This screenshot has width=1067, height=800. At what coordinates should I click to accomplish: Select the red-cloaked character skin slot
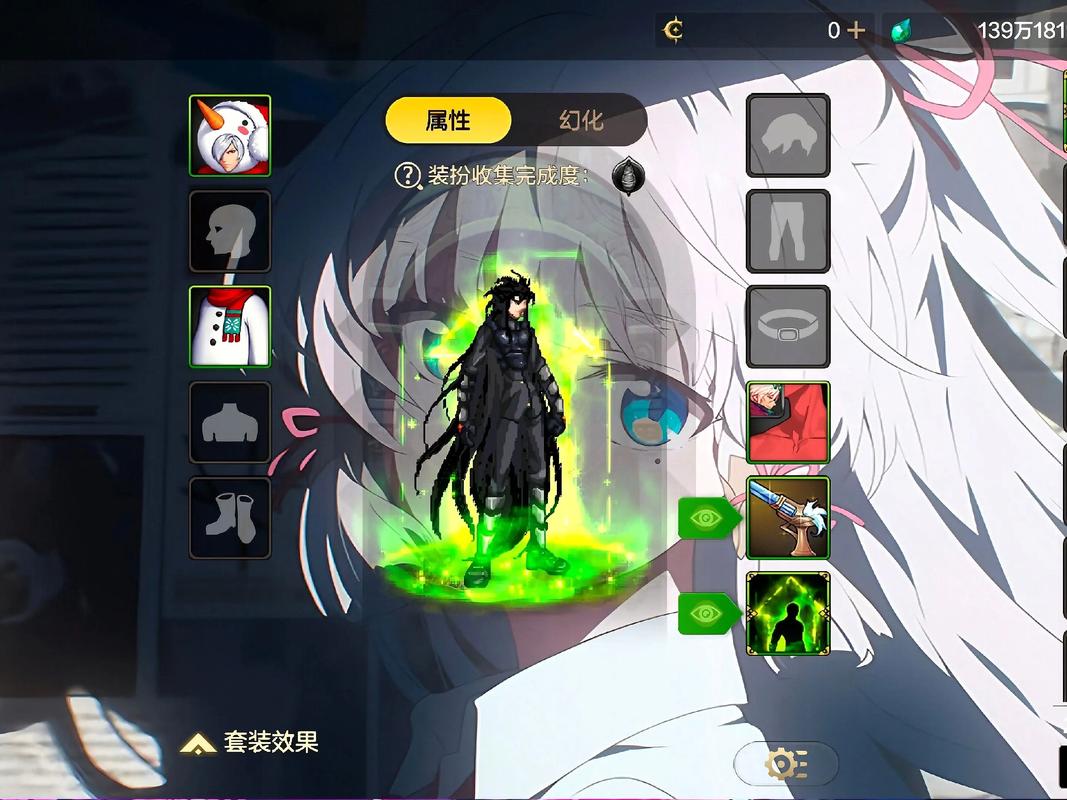point(788,422)
